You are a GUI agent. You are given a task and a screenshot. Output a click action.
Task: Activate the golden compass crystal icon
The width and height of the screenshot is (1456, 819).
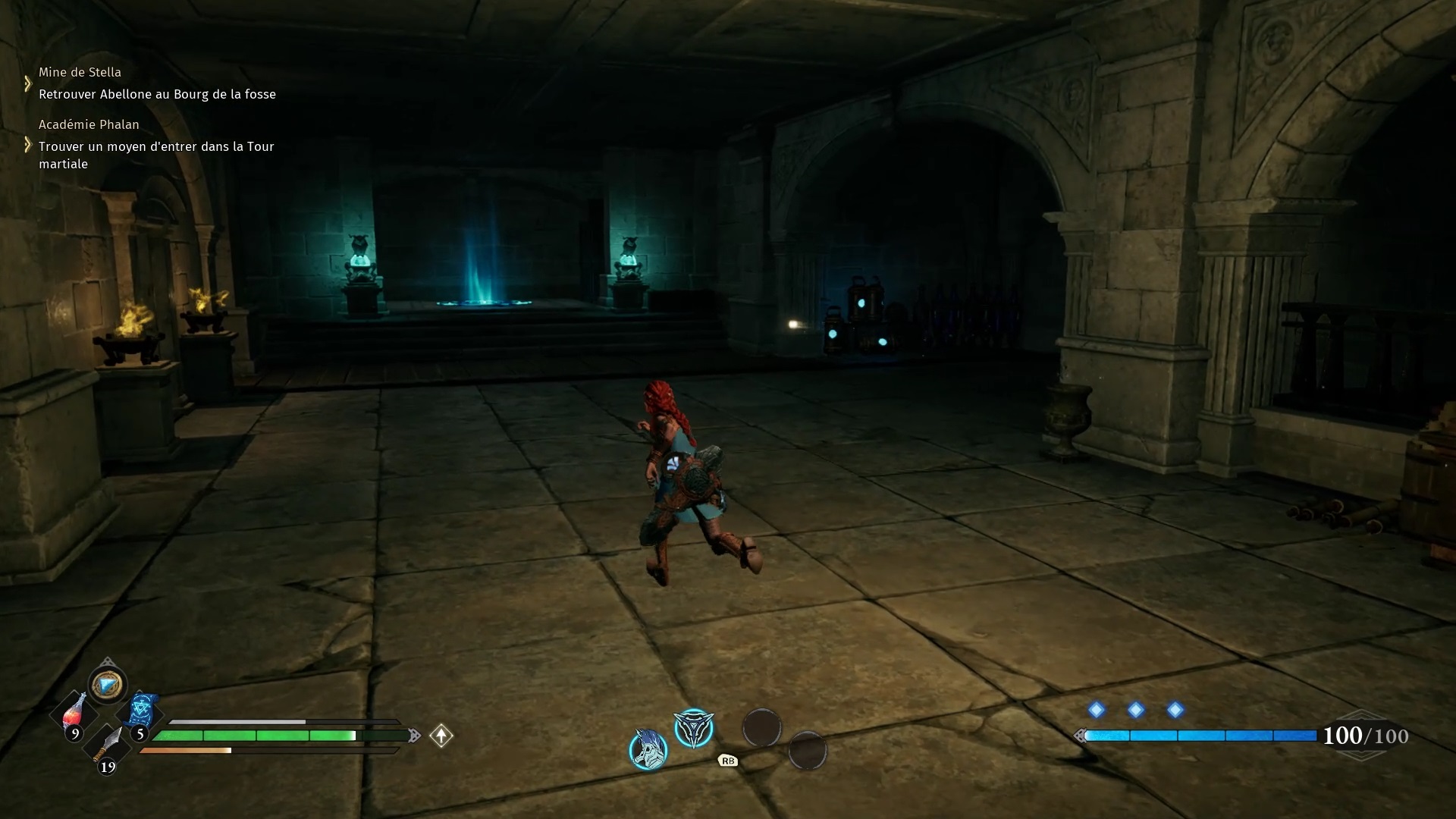(x=107, y=685)
